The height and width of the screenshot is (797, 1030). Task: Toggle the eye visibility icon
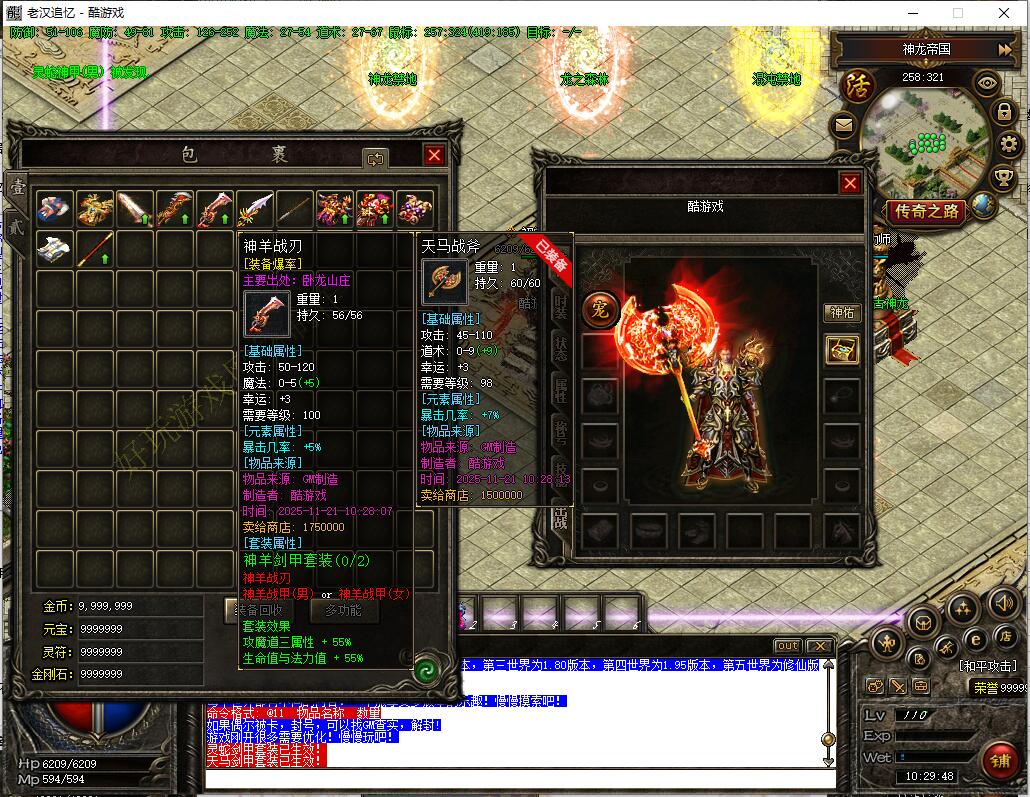click(987, 83)
